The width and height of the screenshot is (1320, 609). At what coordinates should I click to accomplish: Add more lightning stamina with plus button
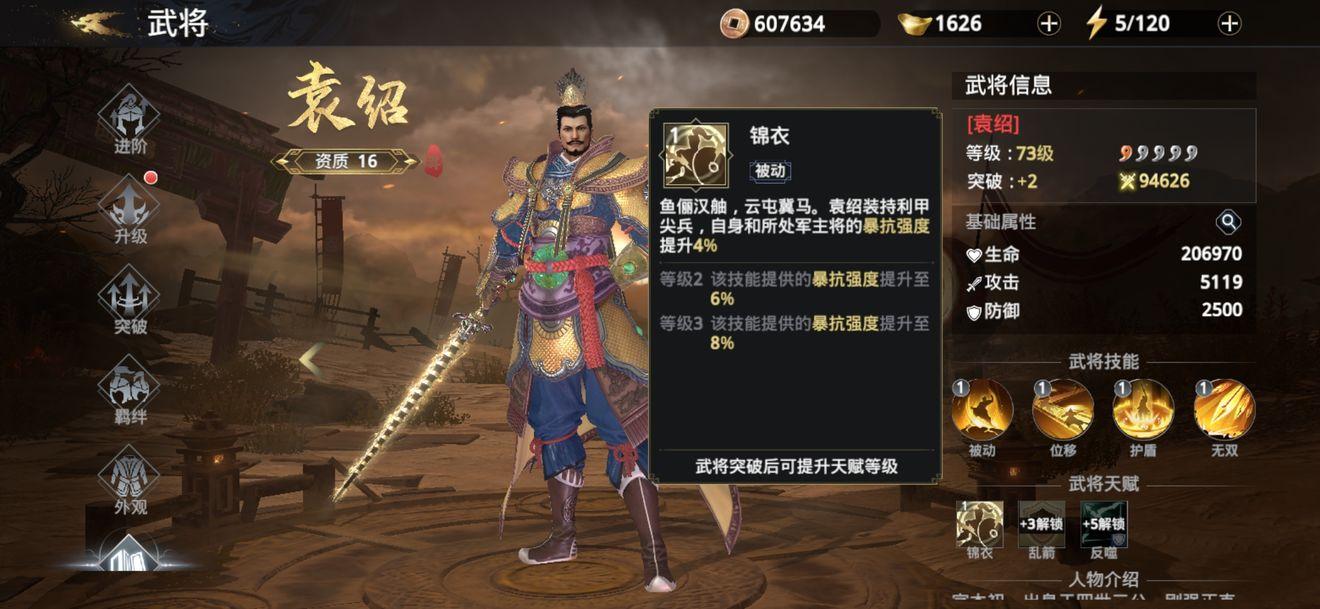1229,24
